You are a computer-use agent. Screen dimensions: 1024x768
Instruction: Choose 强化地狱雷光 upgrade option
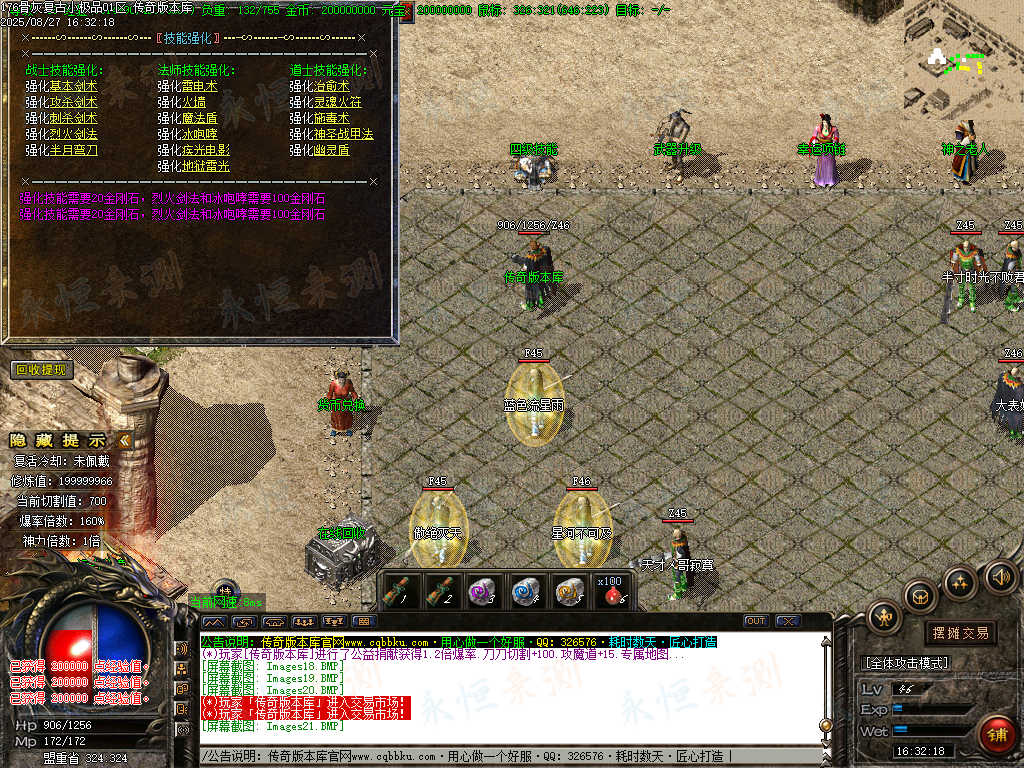tap(193, 166)
